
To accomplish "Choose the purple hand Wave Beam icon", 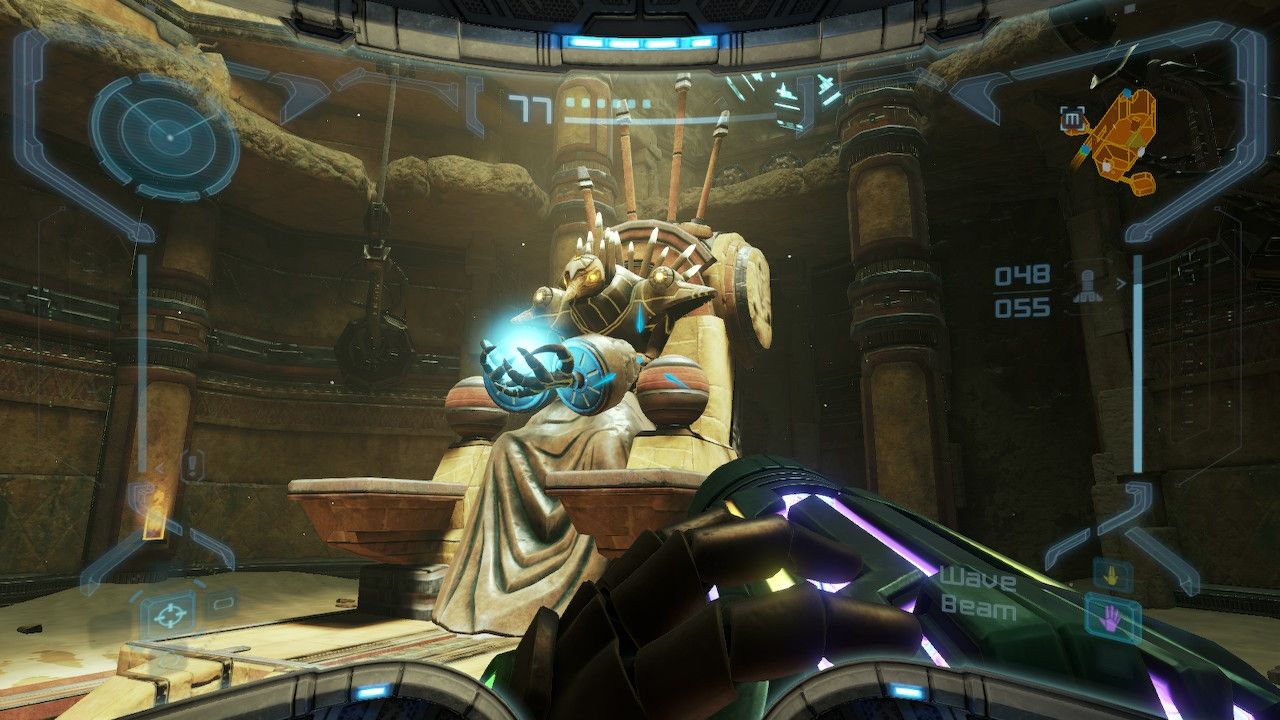I will [1112, 617].
